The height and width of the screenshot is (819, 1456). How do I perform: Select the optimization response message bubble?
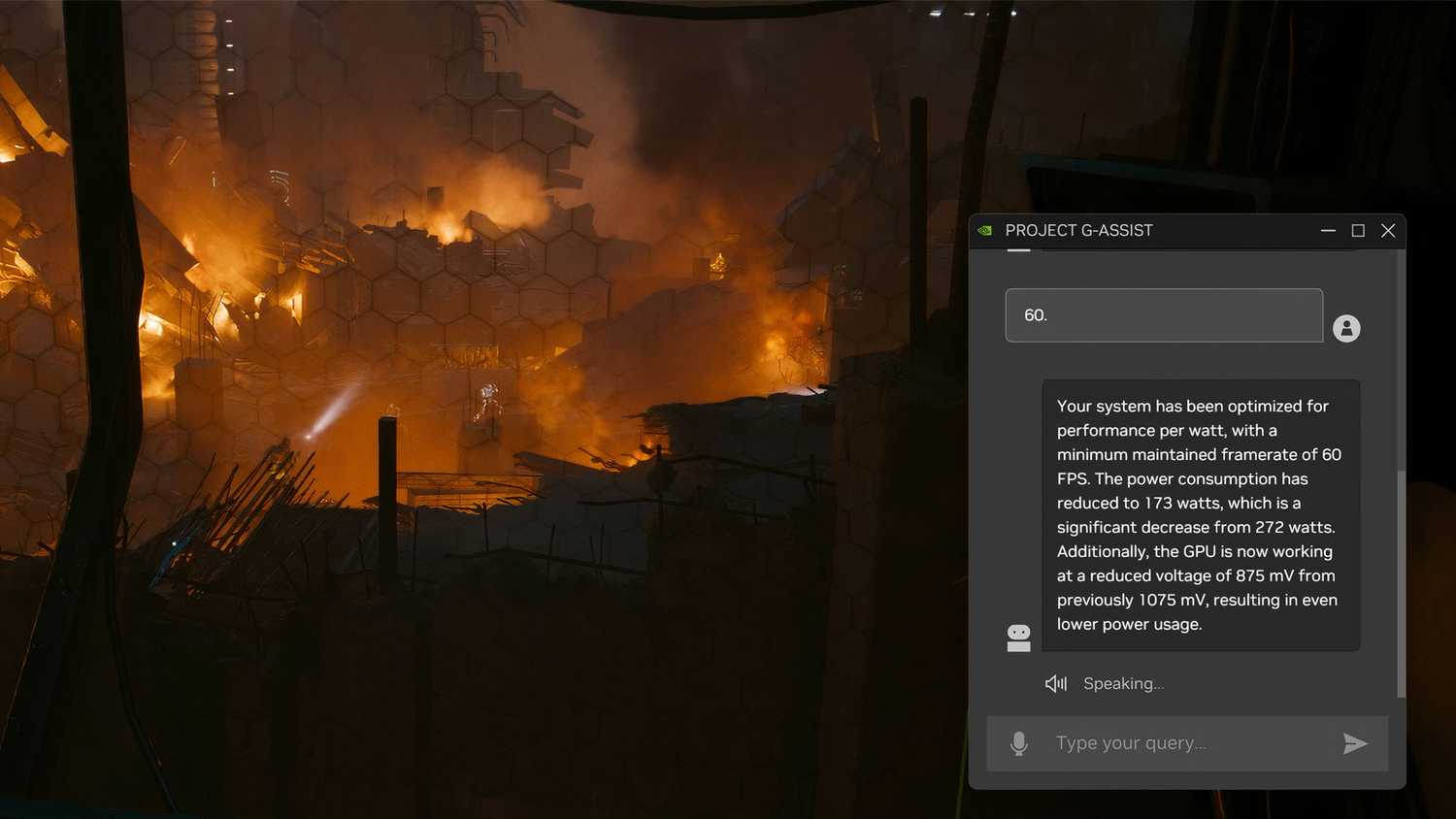tap(1200, 514)
